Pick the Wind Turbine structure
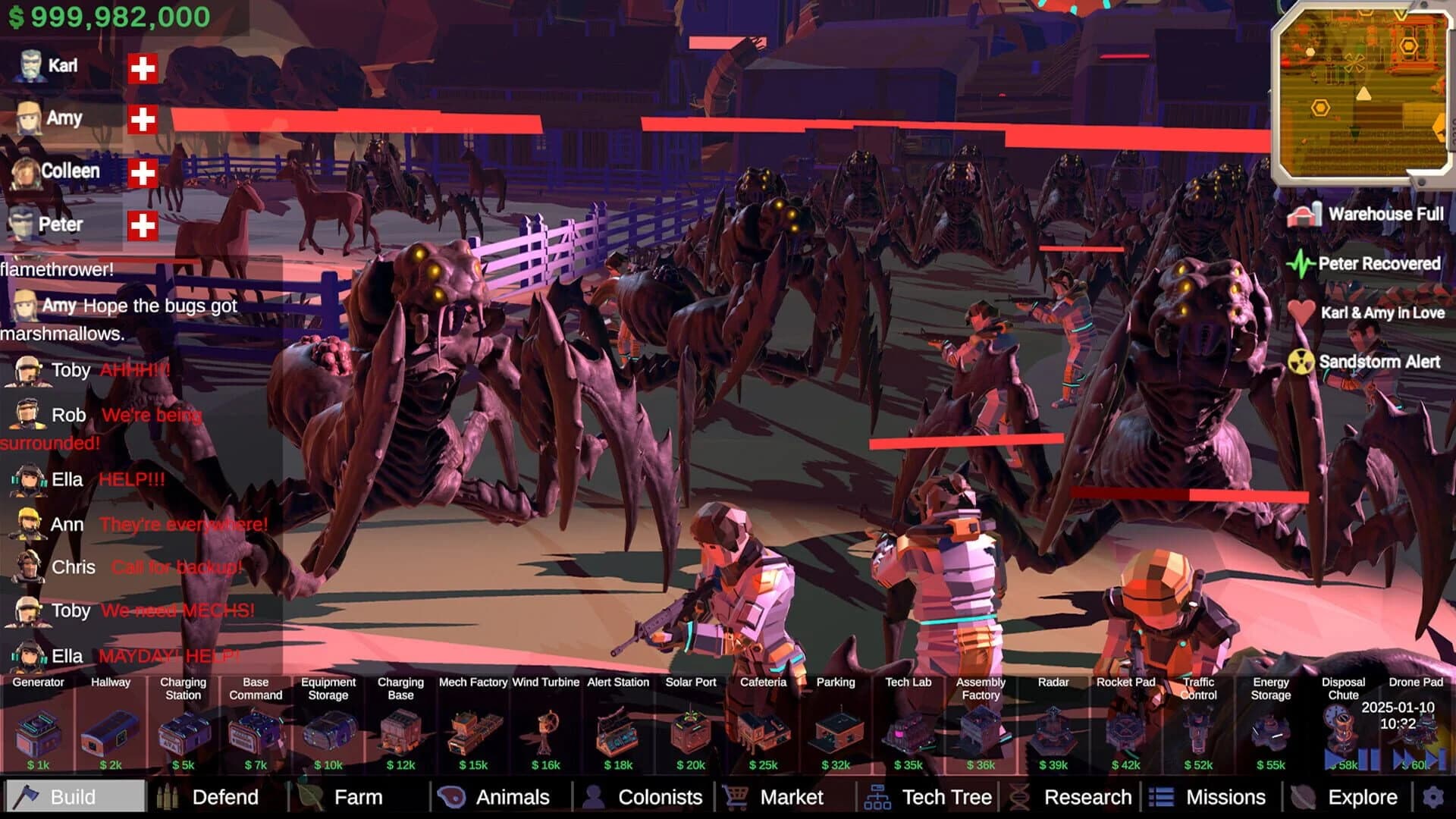The height and width of the screenshot is (819, 1456). point(544,732)
